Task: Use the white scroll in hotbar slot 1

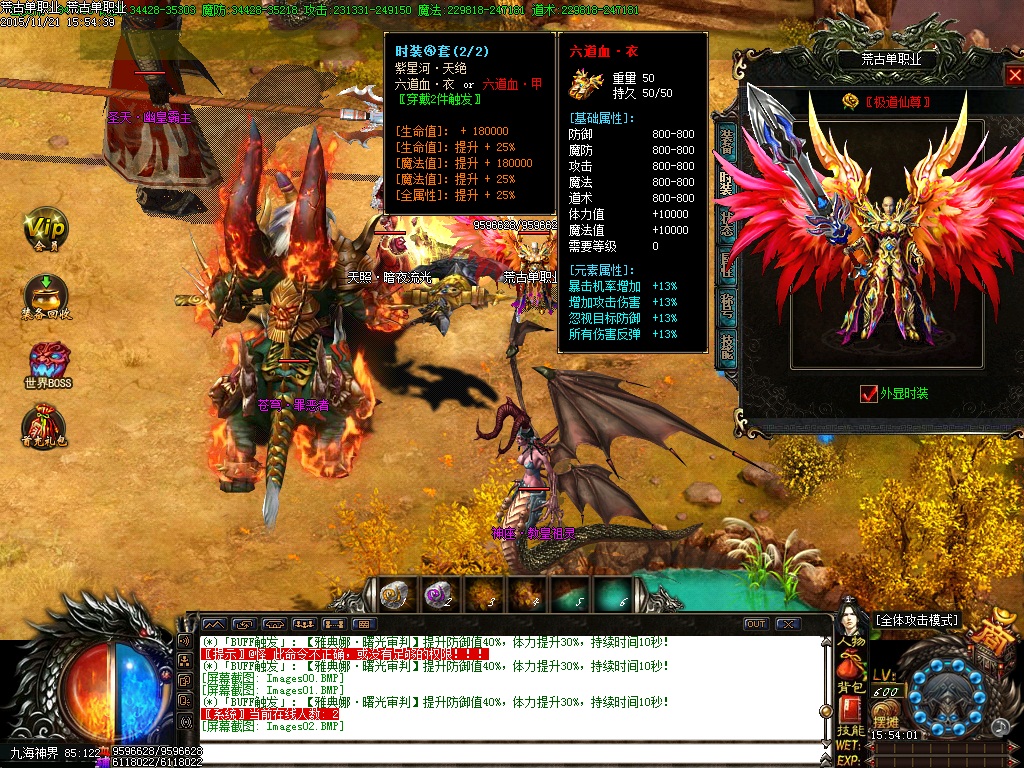Action: coord(392,593)
